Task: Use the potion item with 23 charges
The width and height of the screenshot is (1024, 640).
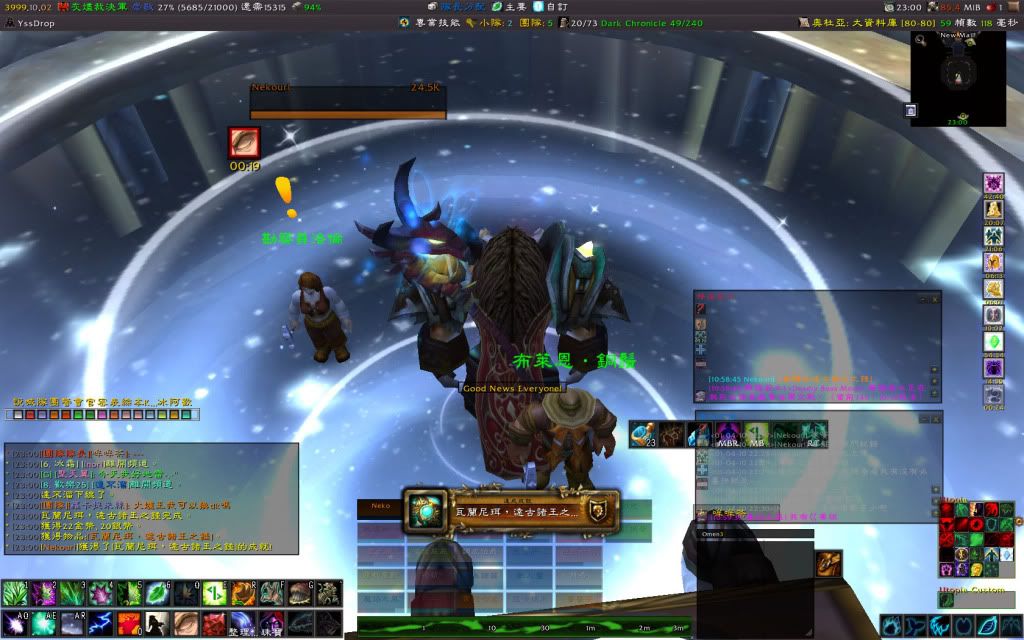Action: pyautogui.click(x=645, y=434)
